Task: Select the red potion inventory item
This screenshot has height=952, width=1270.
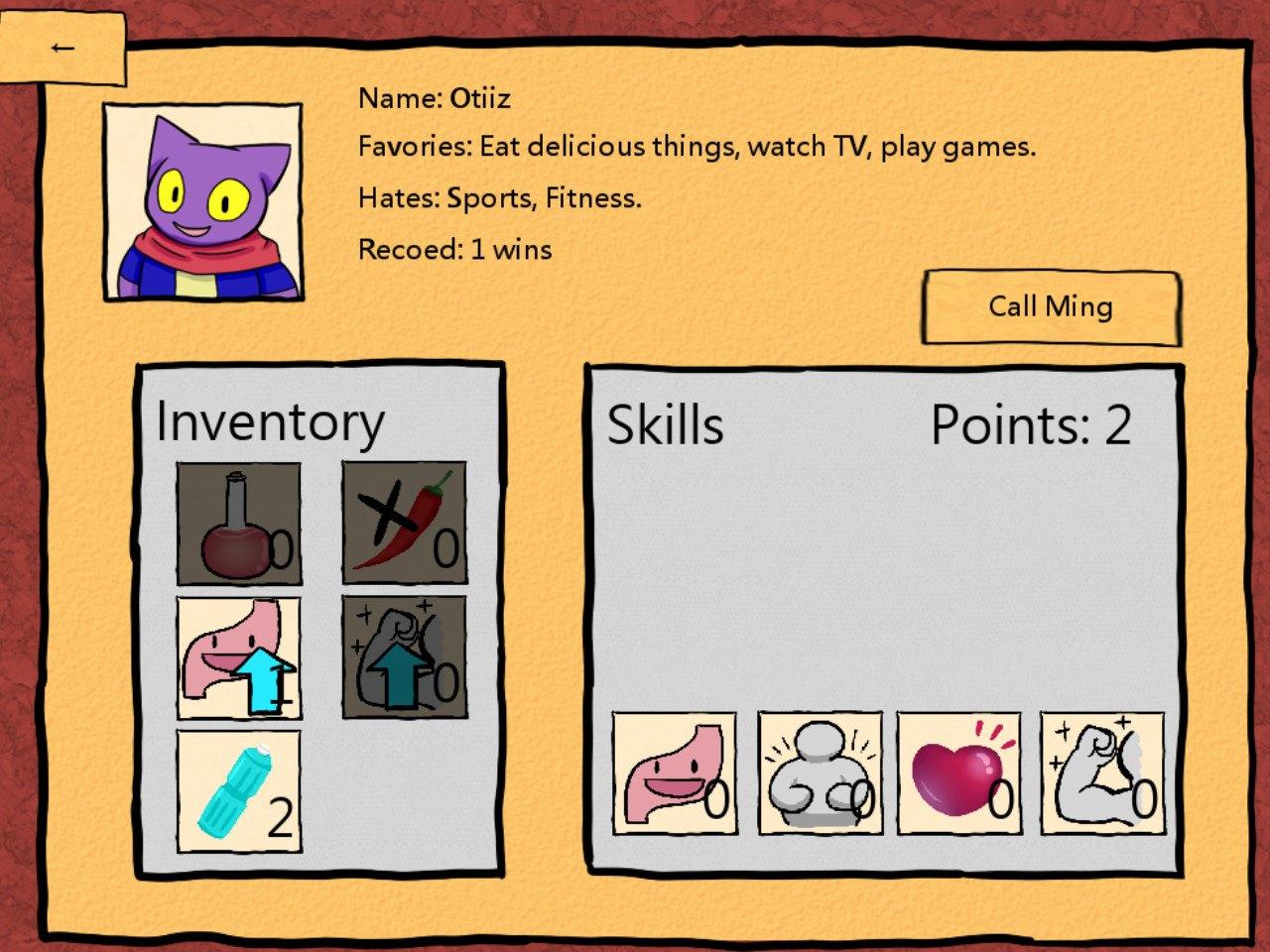Action: (x=238, y=524)
